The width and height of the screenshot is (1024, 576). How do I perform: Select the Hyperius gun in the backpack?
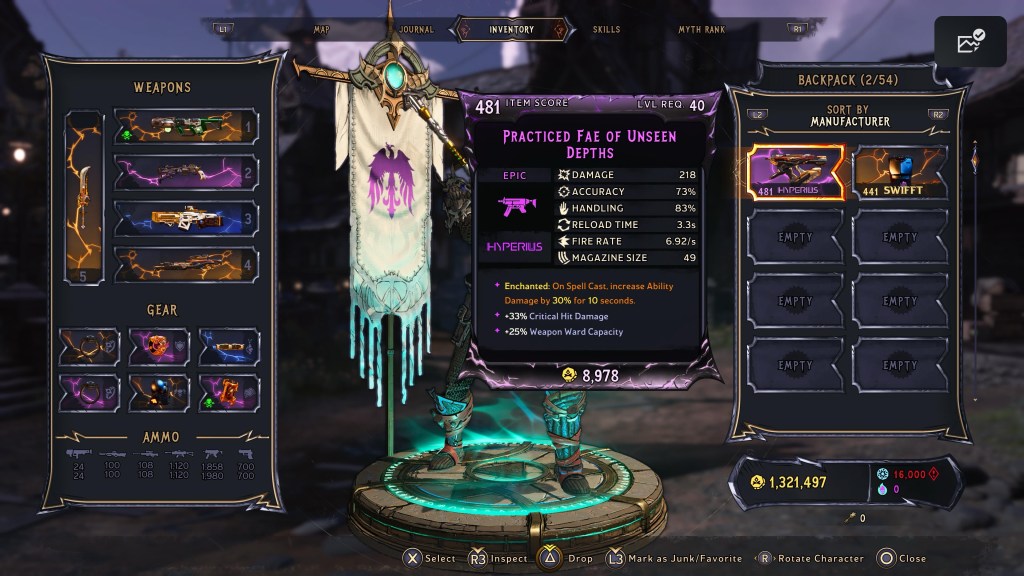click(x=797, y=172)
